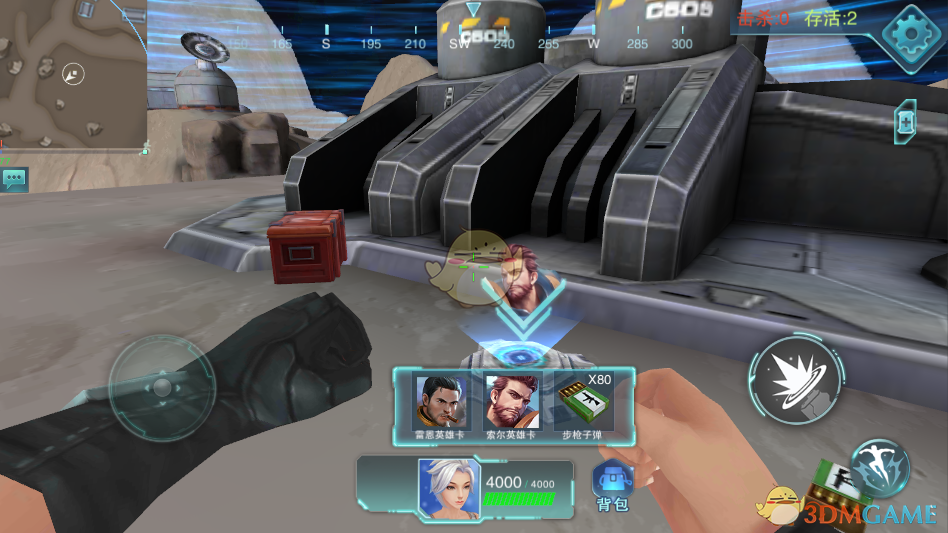Select the white-haired heroine portrait

(449, 489)
